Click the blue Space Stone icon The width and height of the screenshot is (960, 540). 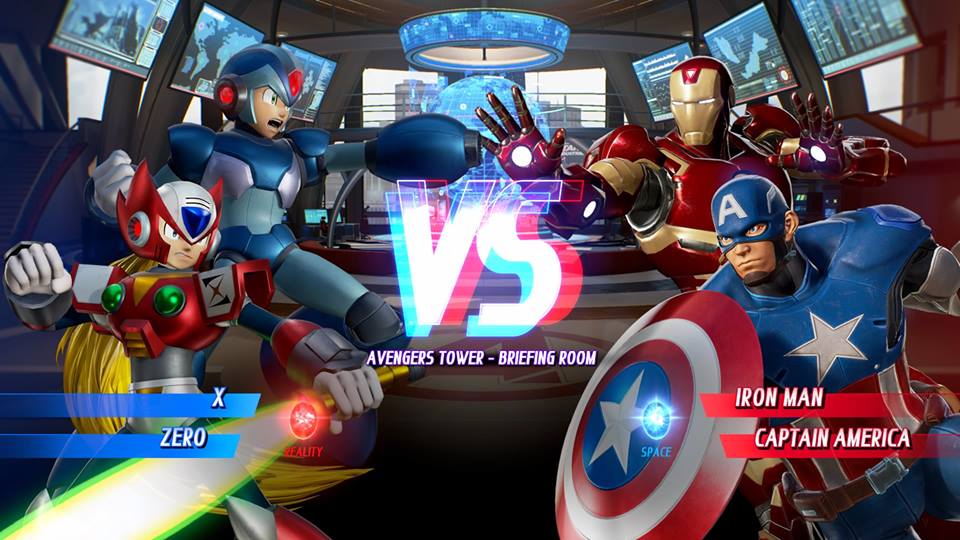656,418
